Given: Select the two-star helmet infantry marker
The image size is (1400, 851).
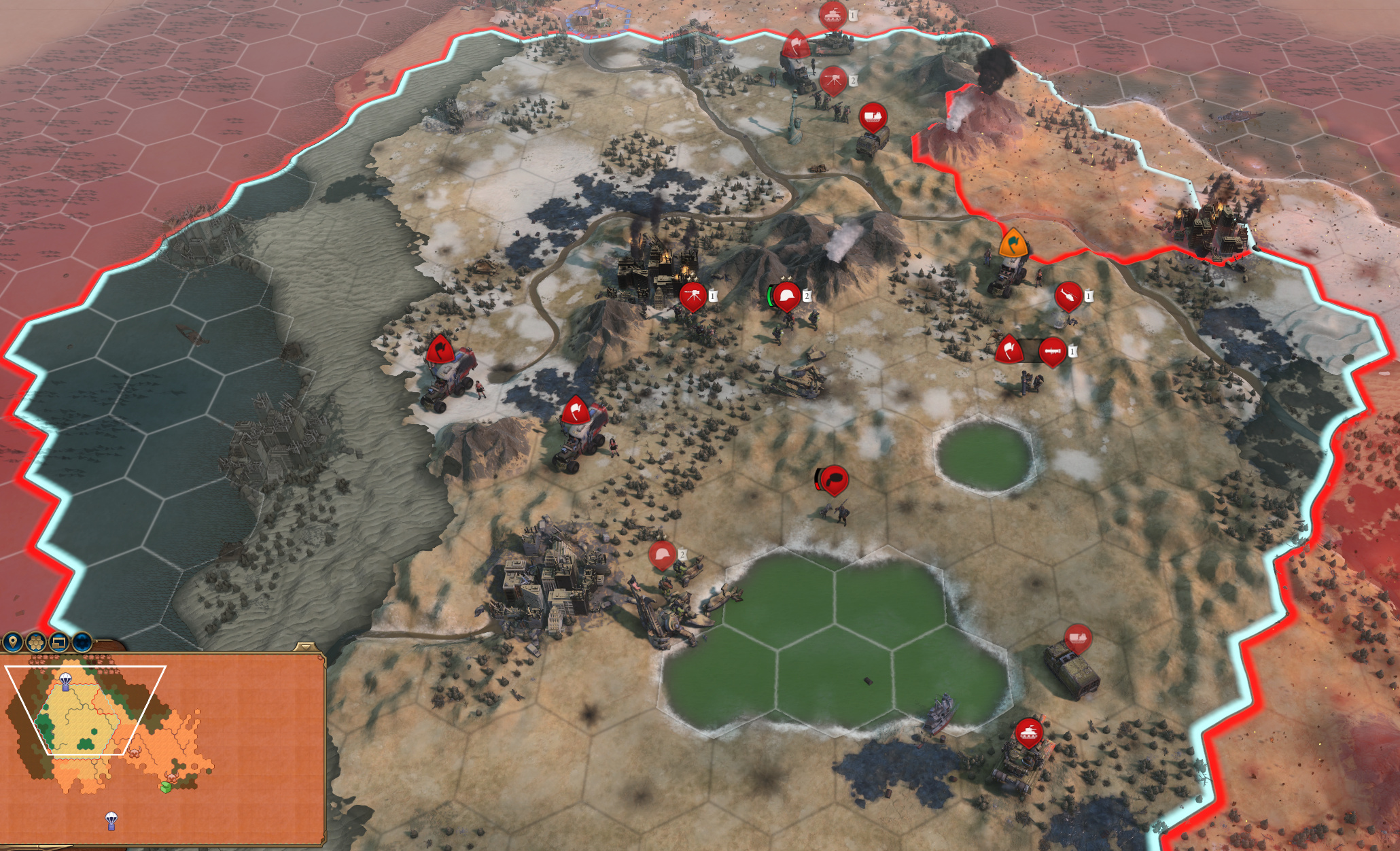Looking at the screenshot, I should 787,296.
